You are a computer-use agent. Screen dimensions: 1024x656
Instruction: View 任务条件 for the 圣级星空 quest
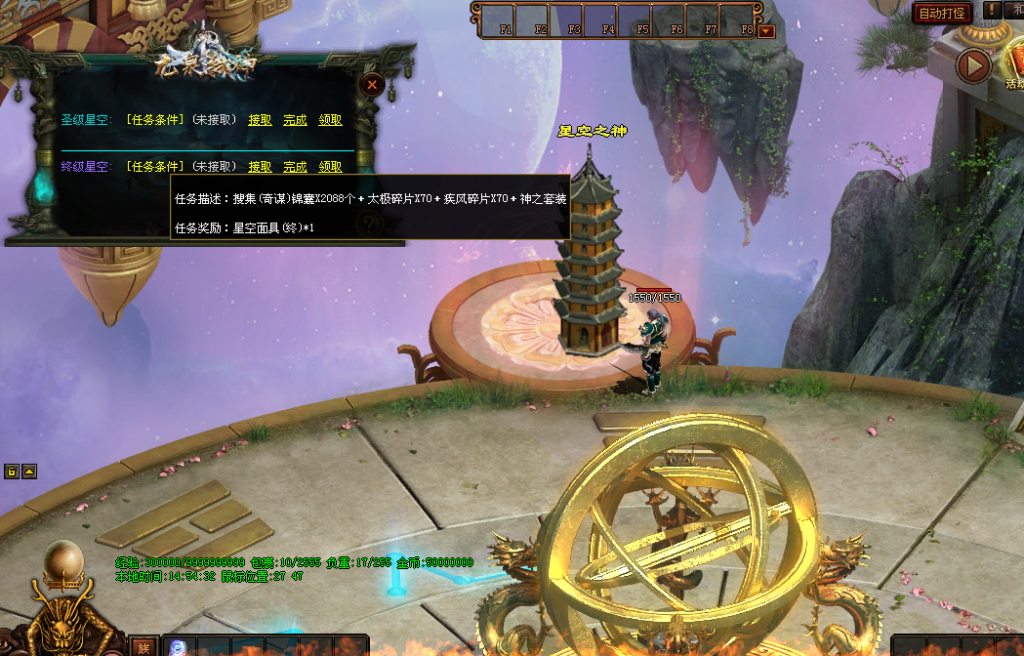156,120
